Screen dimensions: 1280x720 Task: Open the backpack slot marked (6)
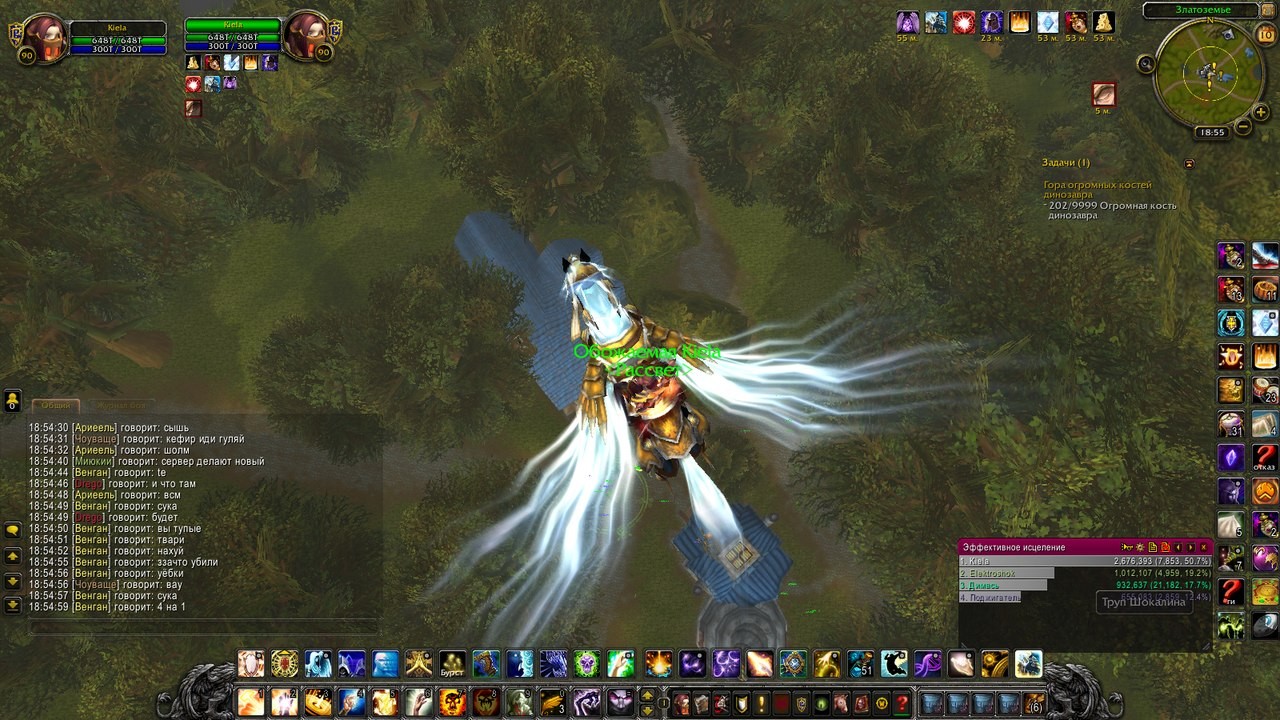coord(1034,702)
